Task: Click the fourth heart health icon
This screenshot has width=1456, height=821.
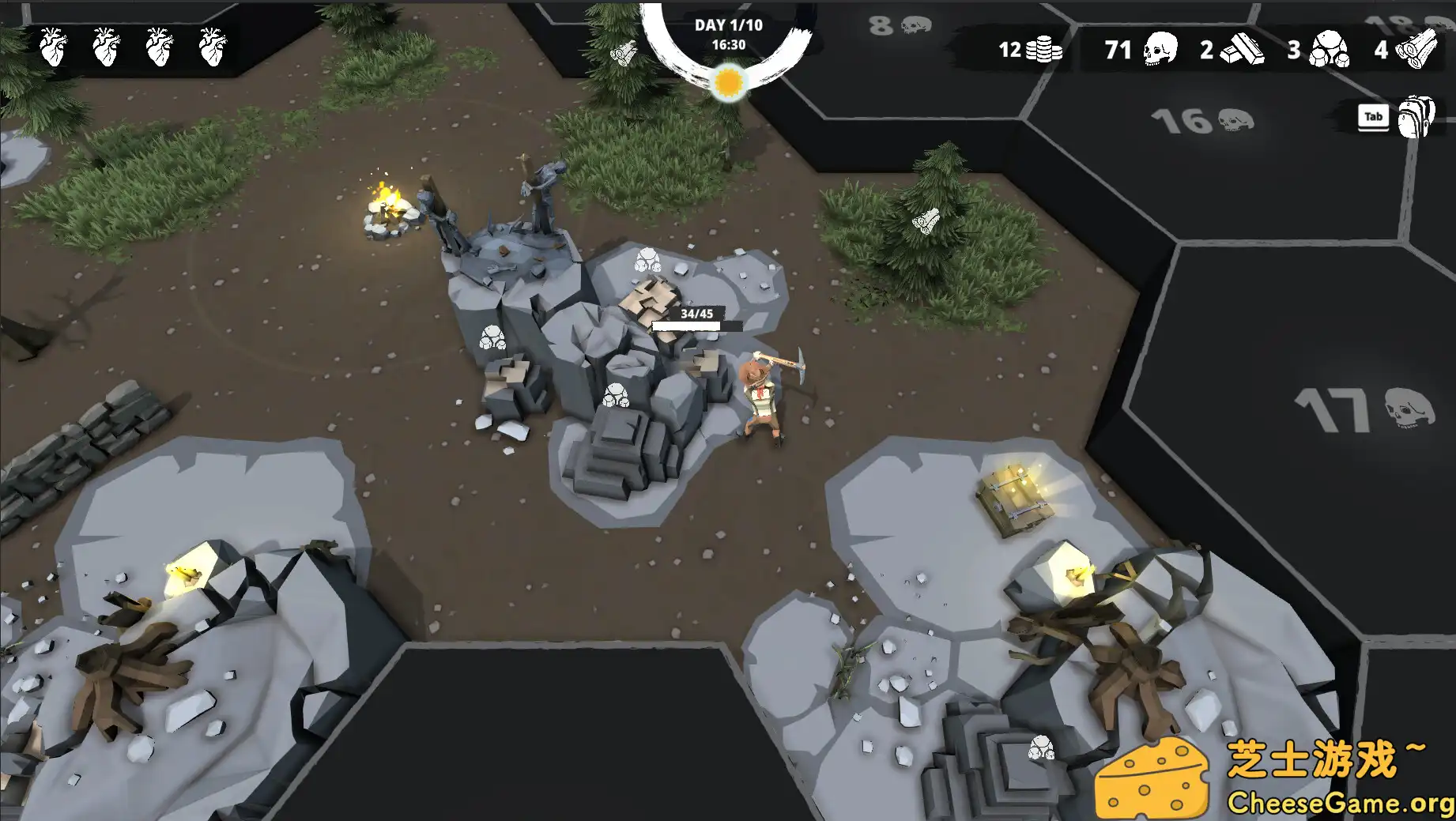Action: (212, 47)
